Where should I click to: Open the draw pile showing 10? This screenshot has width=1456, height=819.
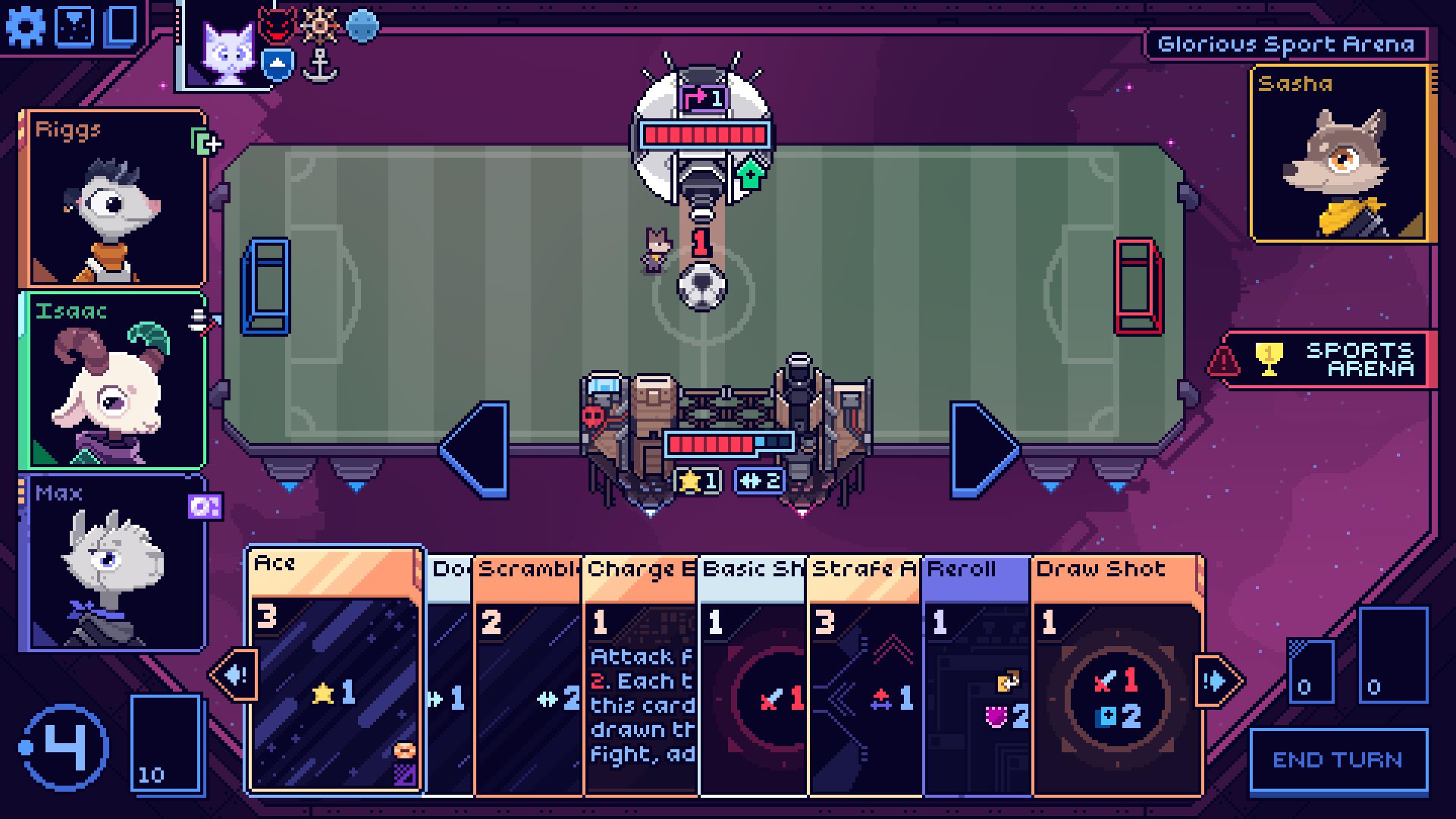(x=167, y=745)
